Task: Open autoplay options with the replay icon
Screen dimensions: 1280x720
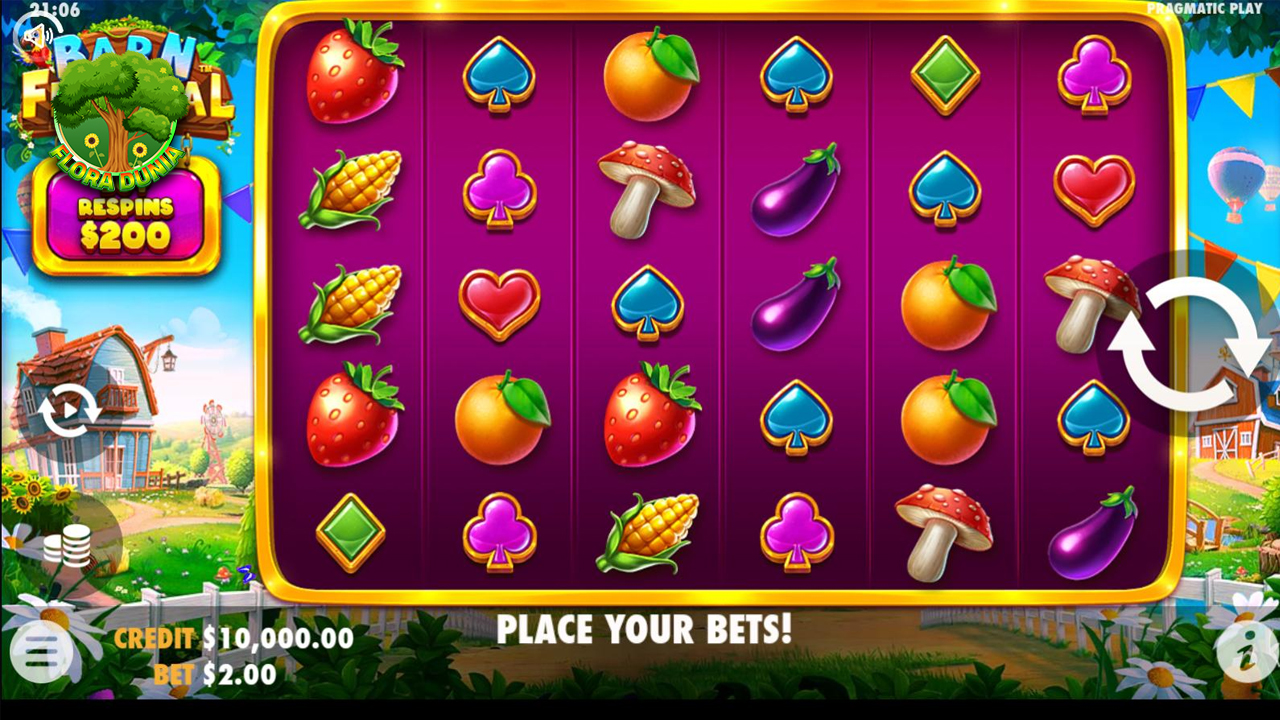Action: pos(70,410)
